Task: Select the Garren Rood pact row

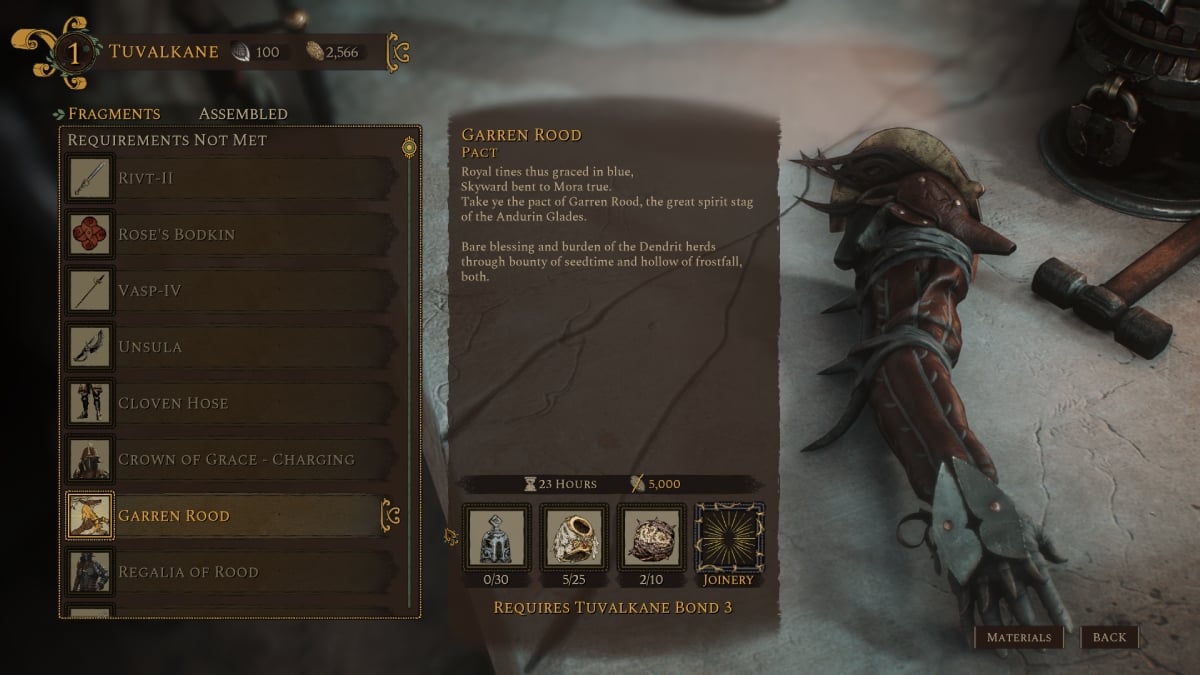Action: 232,516
